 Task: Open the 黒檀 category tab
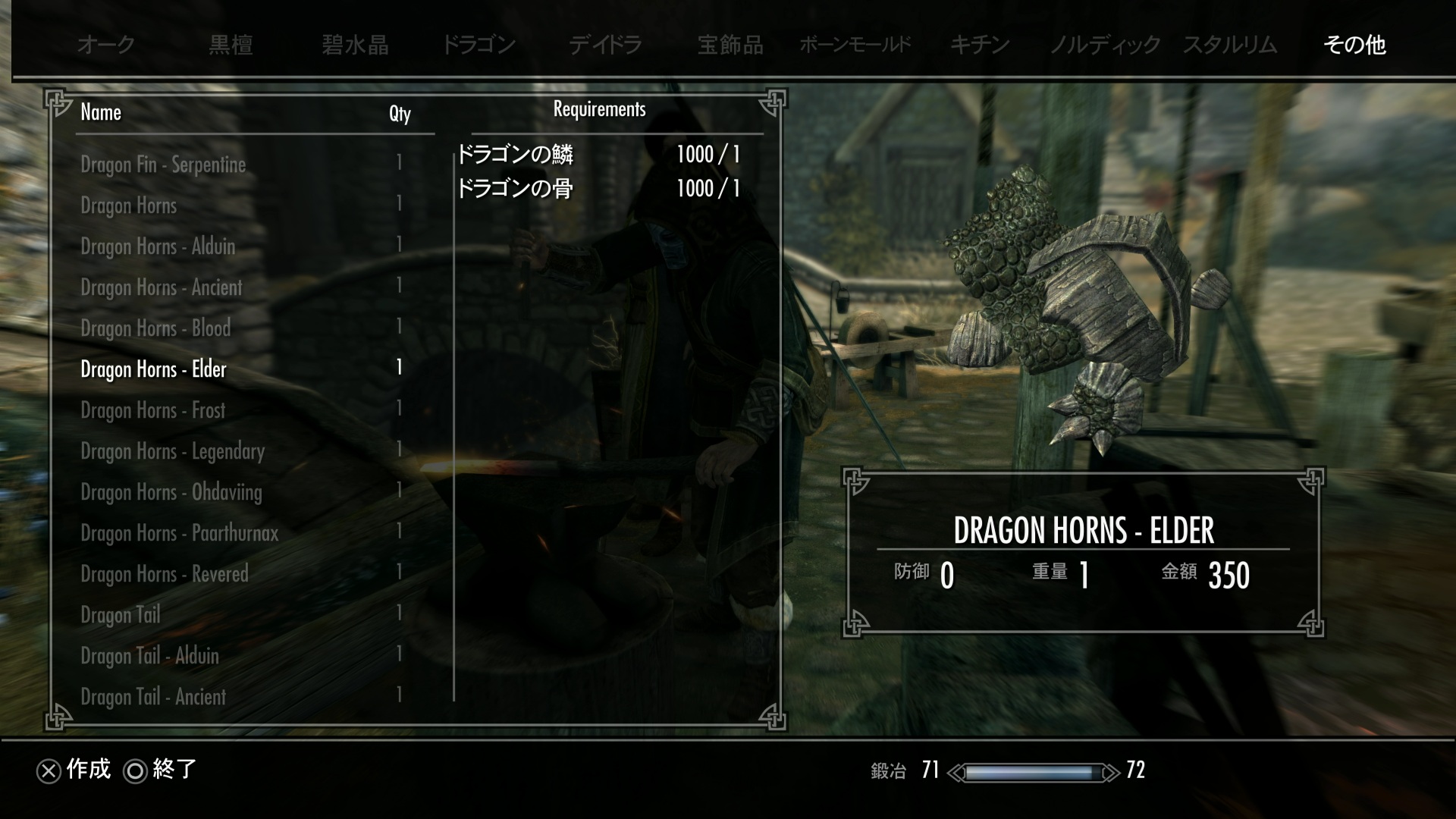coord(231,45)
